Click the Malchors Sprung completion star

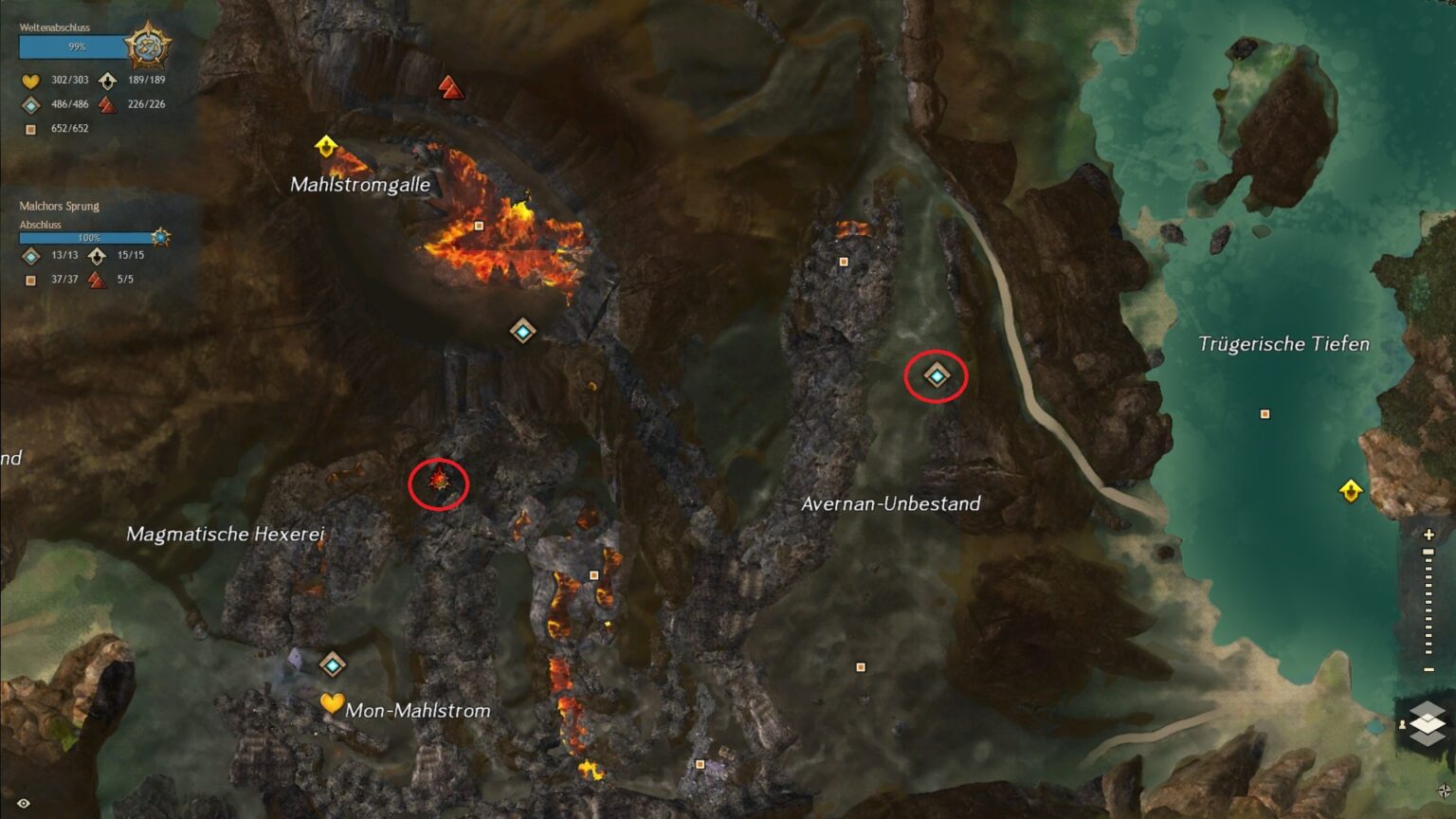click(x=161, y=235)
